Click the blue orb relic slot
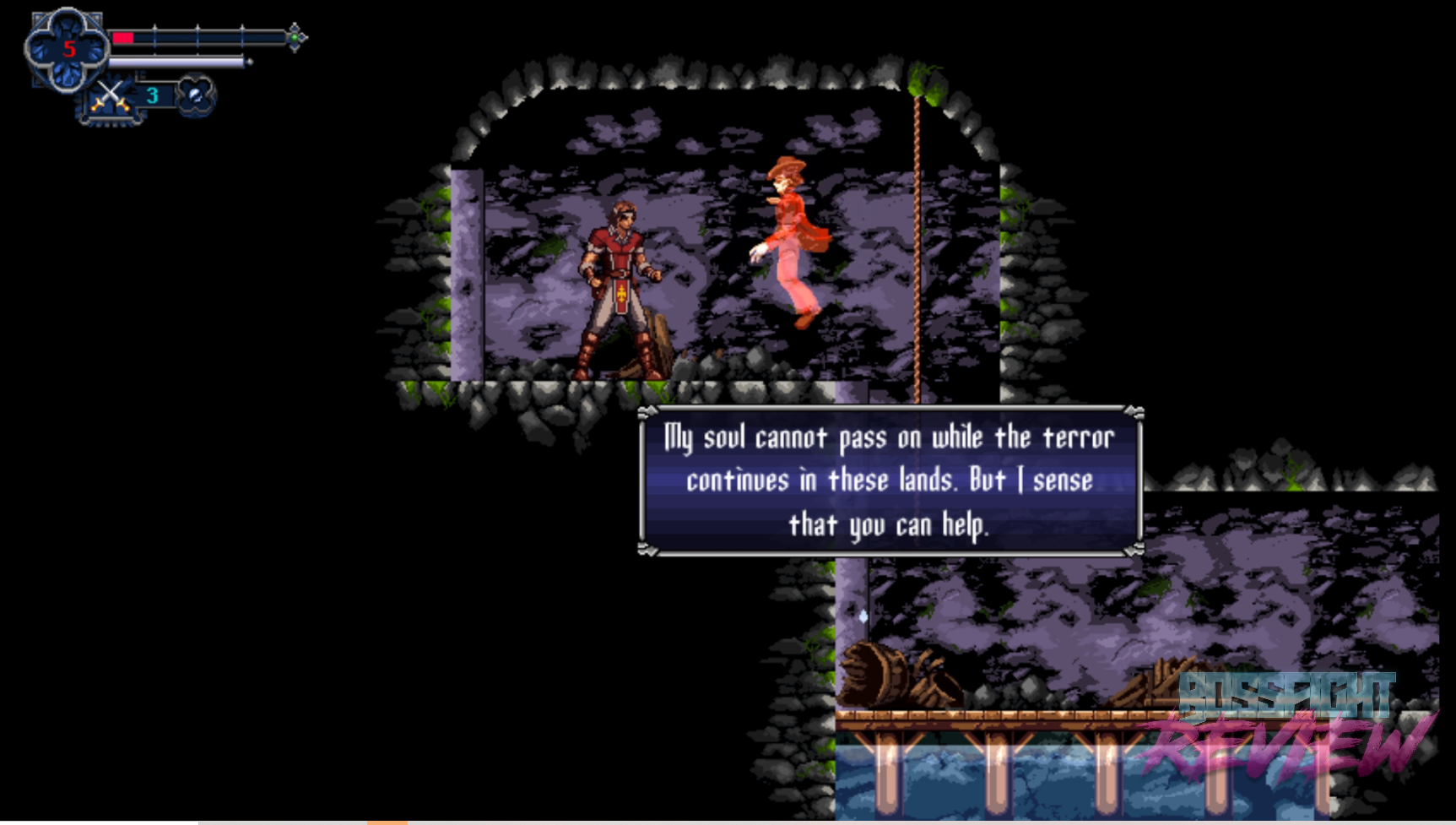 coord(196,95)
